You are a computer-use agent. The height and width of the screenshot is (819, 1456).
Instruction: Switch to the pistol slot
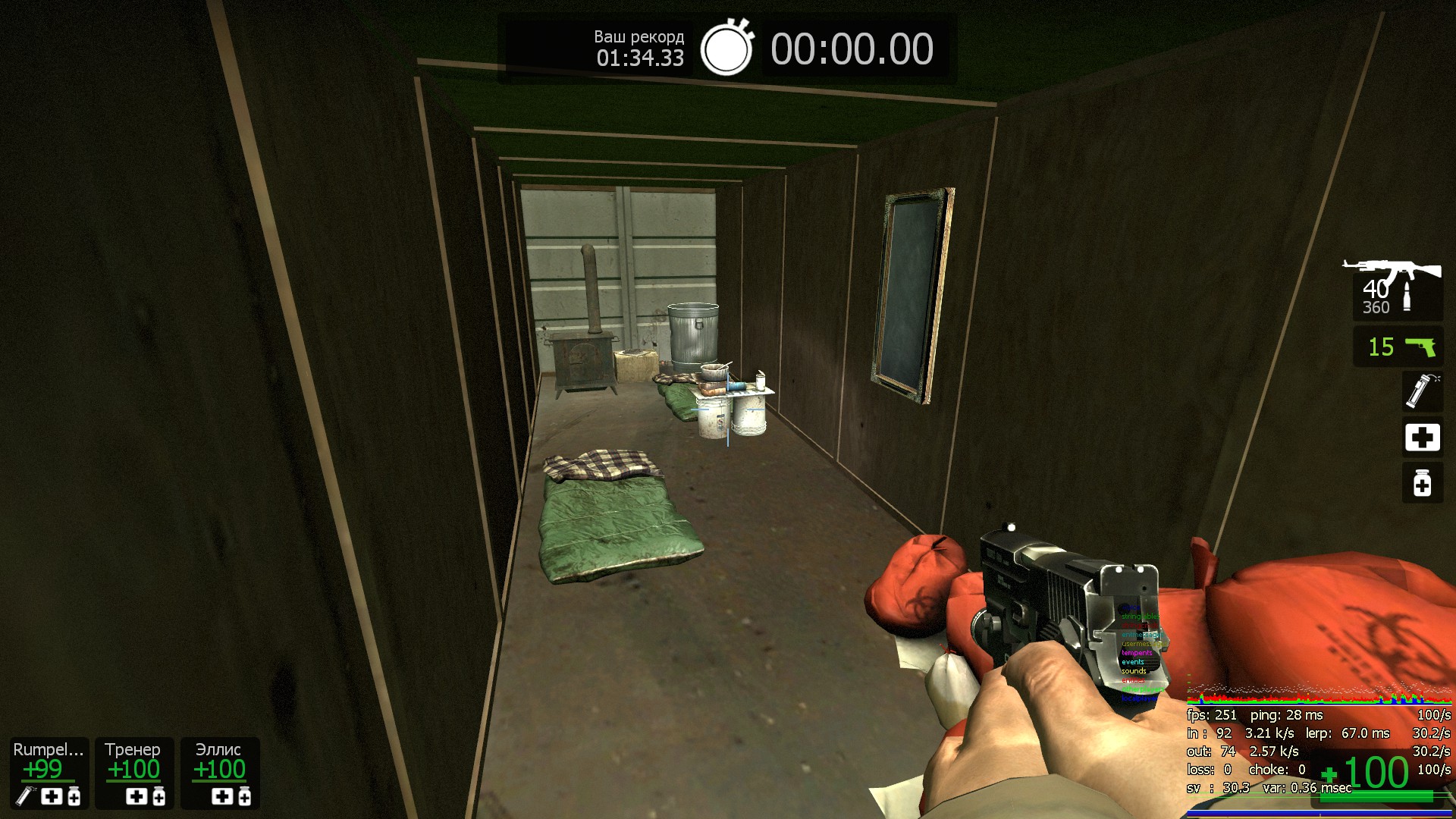coord(1398,347)
